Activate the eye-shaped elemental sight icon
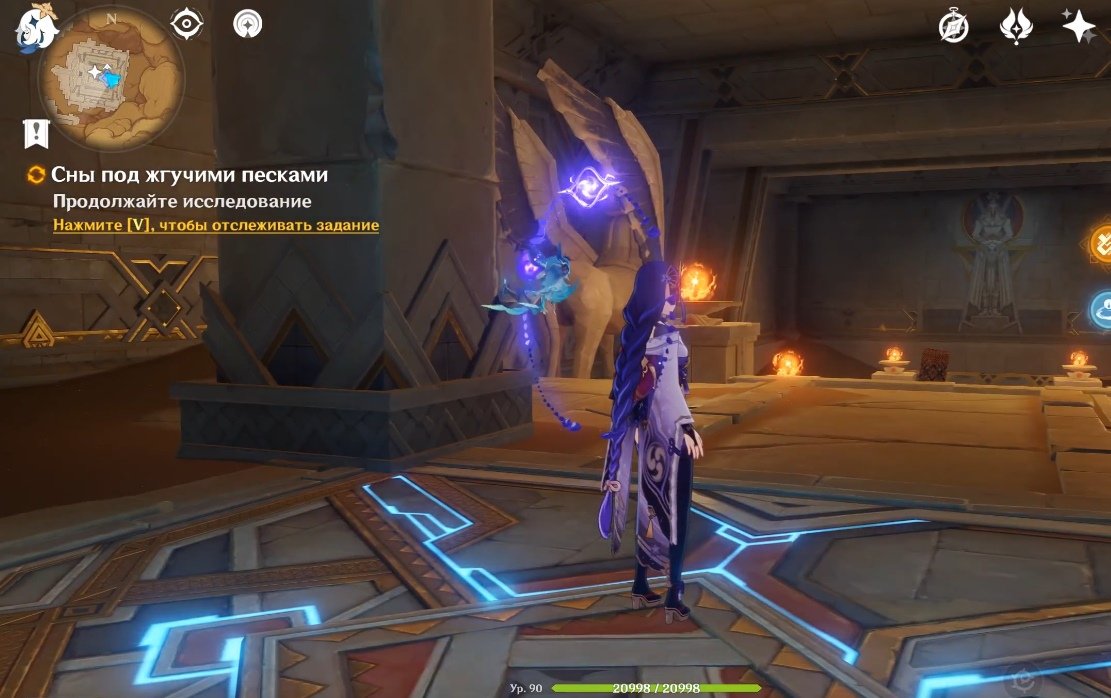The height and width of the screenshot is (698, 1111). pyautogui.click(x=187, y=23)
